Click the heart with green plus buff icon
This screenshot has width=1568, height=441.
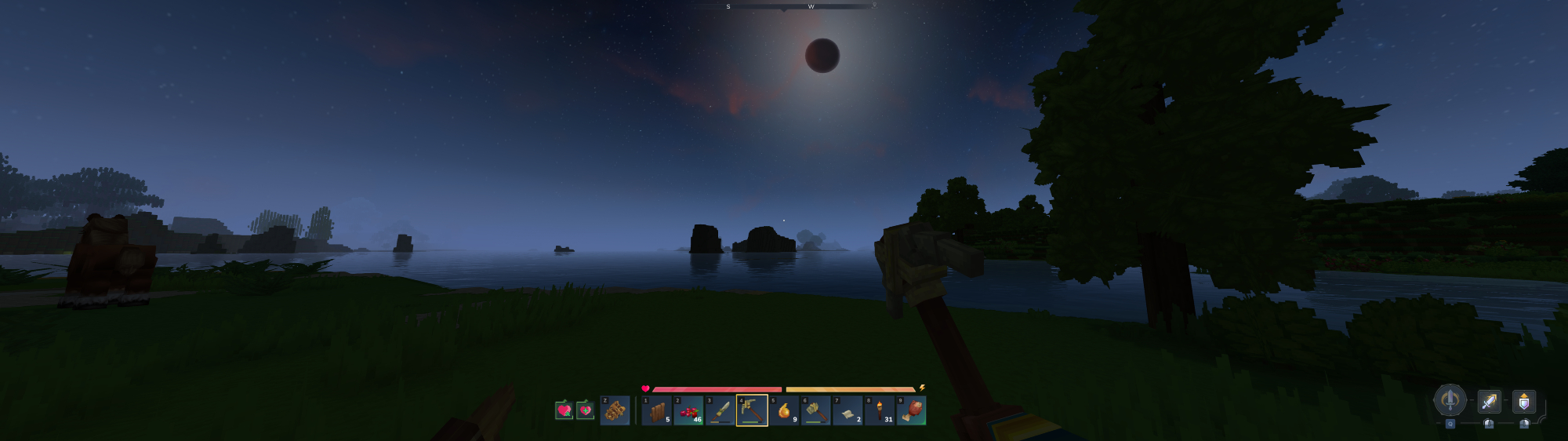585,410
